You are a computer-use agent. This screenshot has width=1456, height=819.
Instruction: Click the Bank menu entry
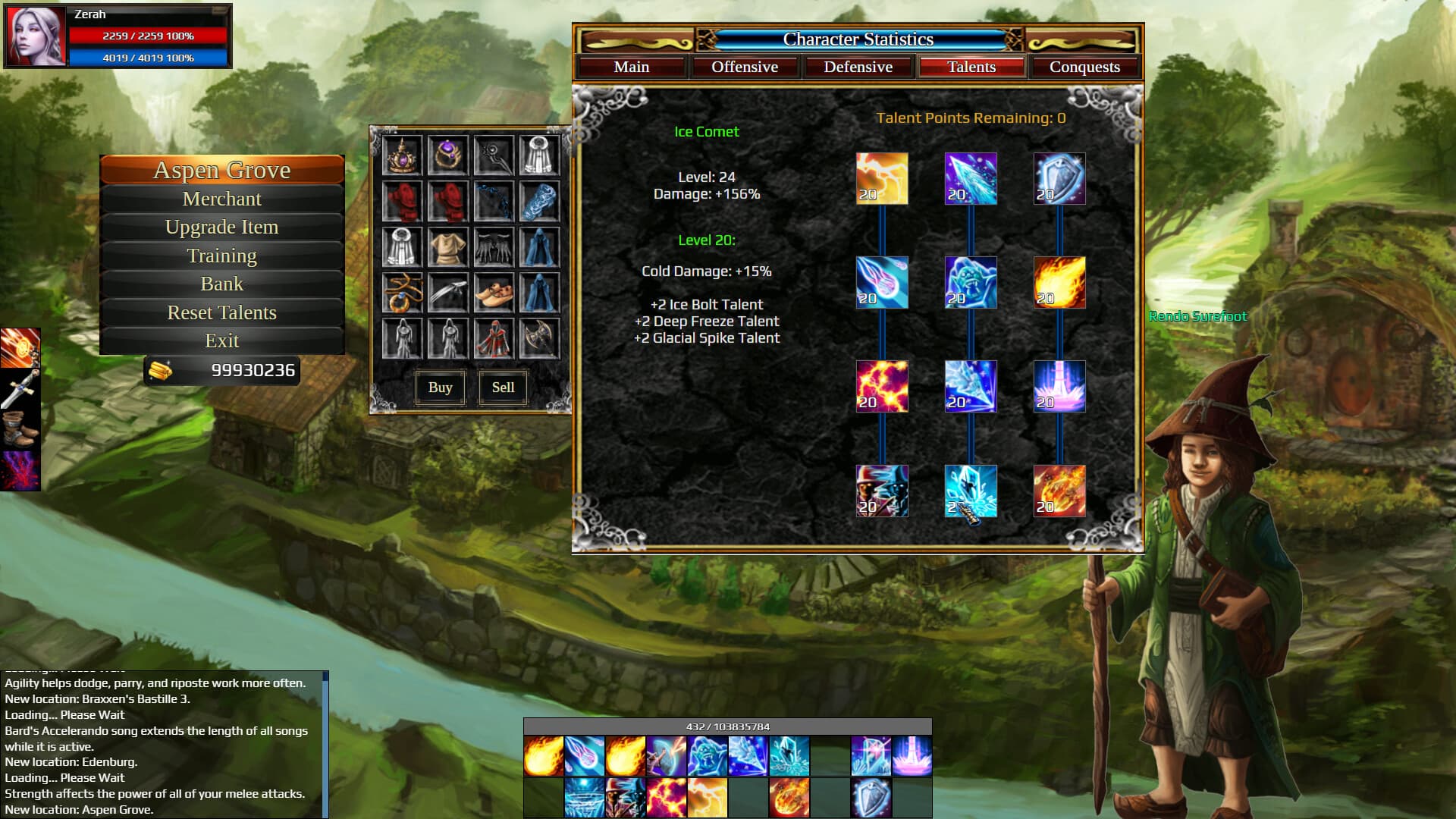click(x=221, y=284)
